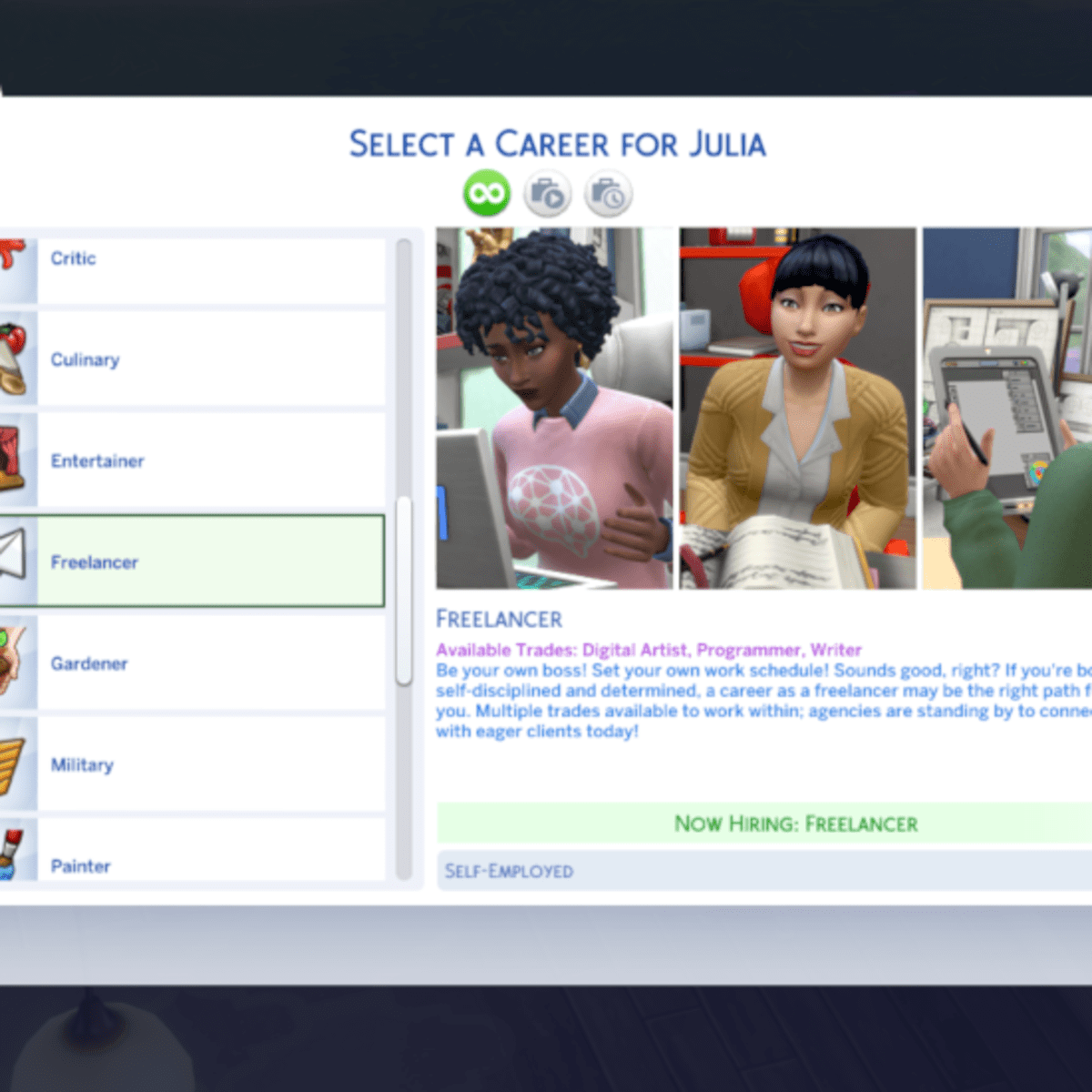
Task: Select the highlighted Freelancer career
Action: 209,561
